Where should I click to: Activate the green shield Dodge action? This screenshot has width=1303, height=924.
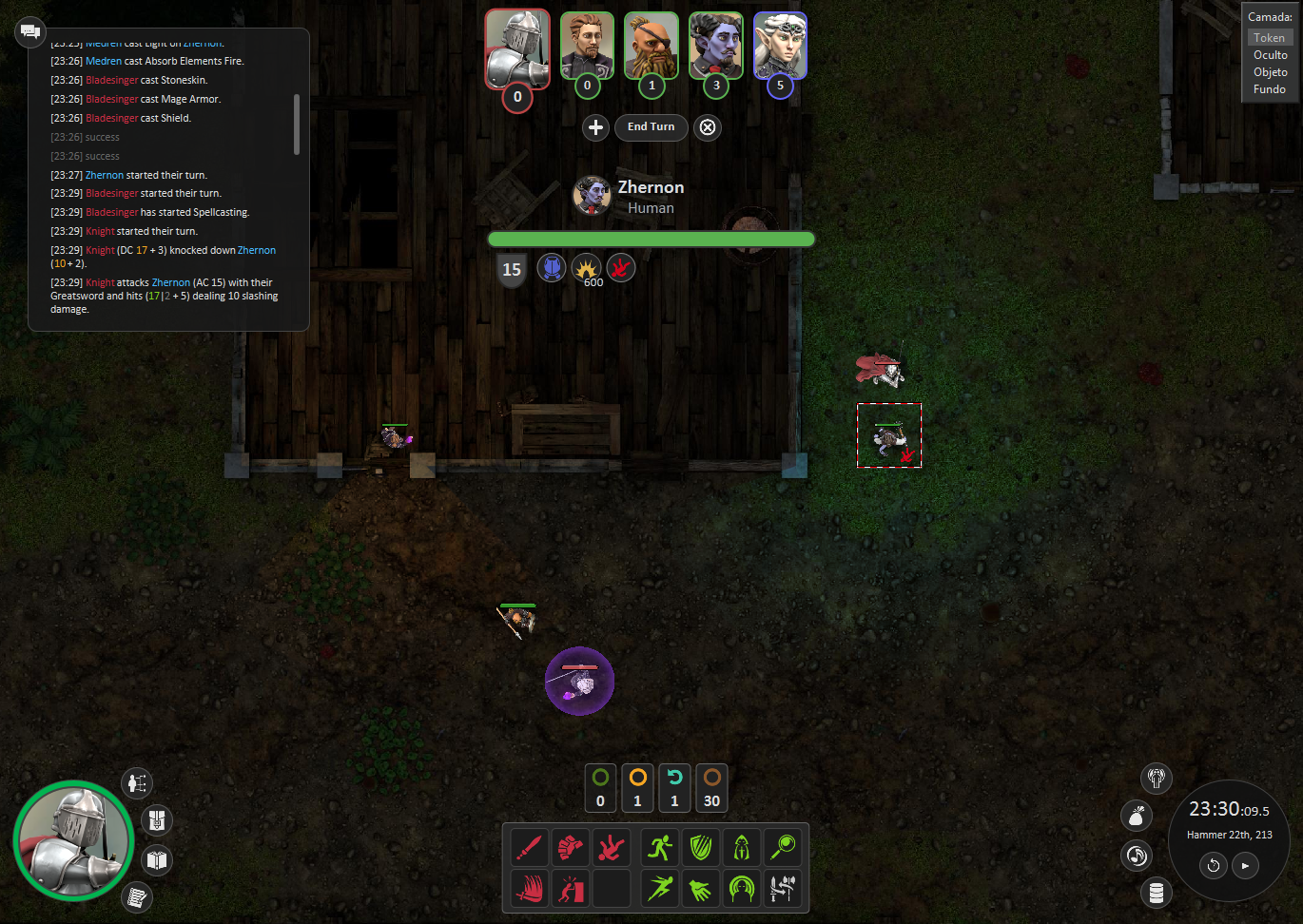(701, 846)
